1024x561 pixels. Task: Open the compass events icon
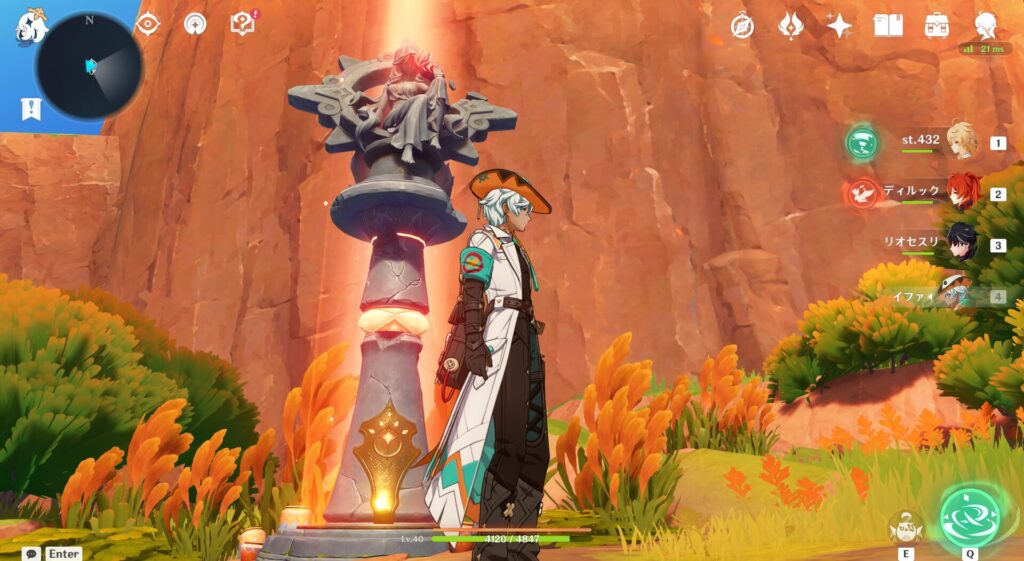pyautogui.click(x=741, y=26)
